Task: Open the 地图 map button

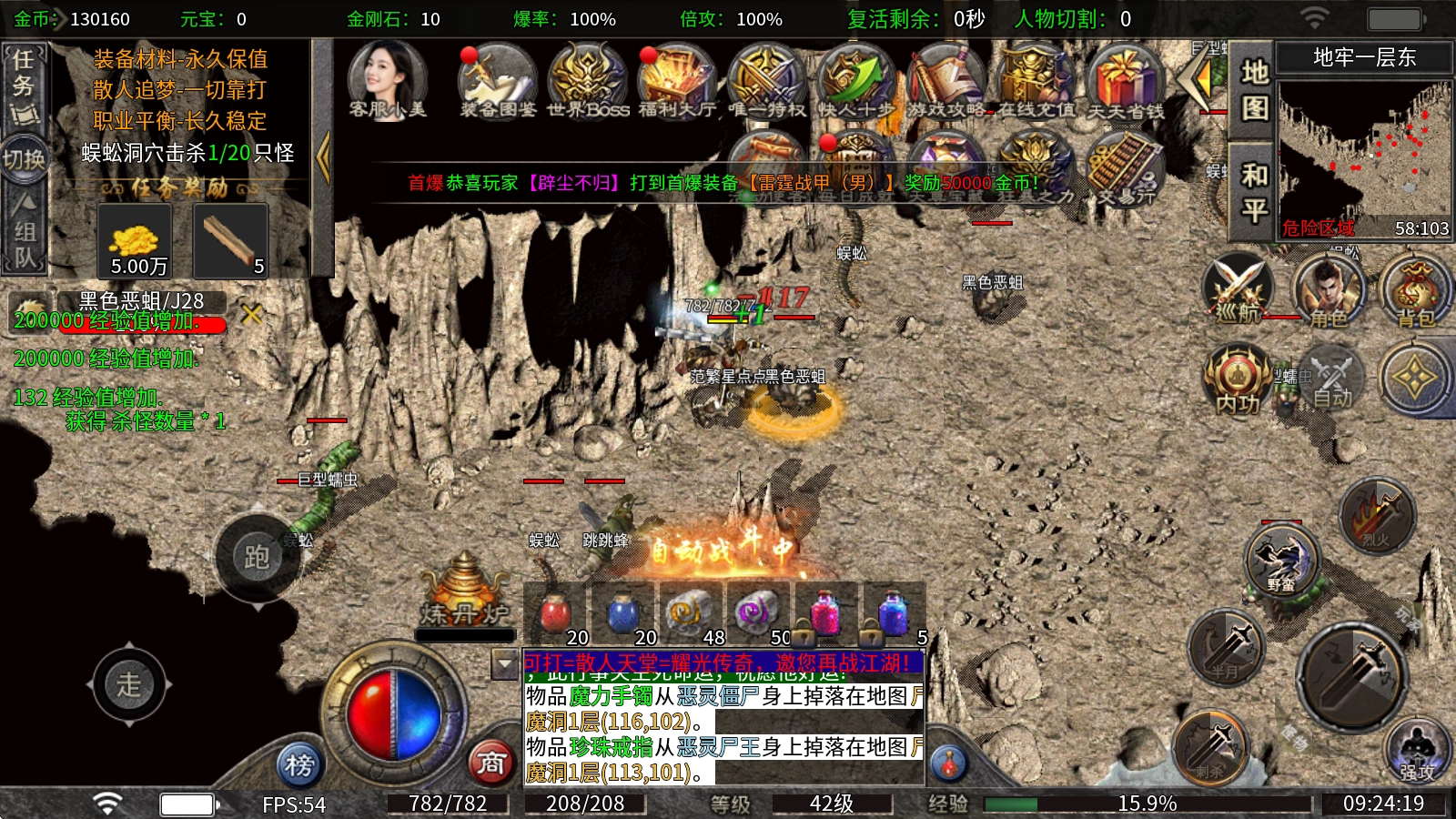Action: 1254,89
